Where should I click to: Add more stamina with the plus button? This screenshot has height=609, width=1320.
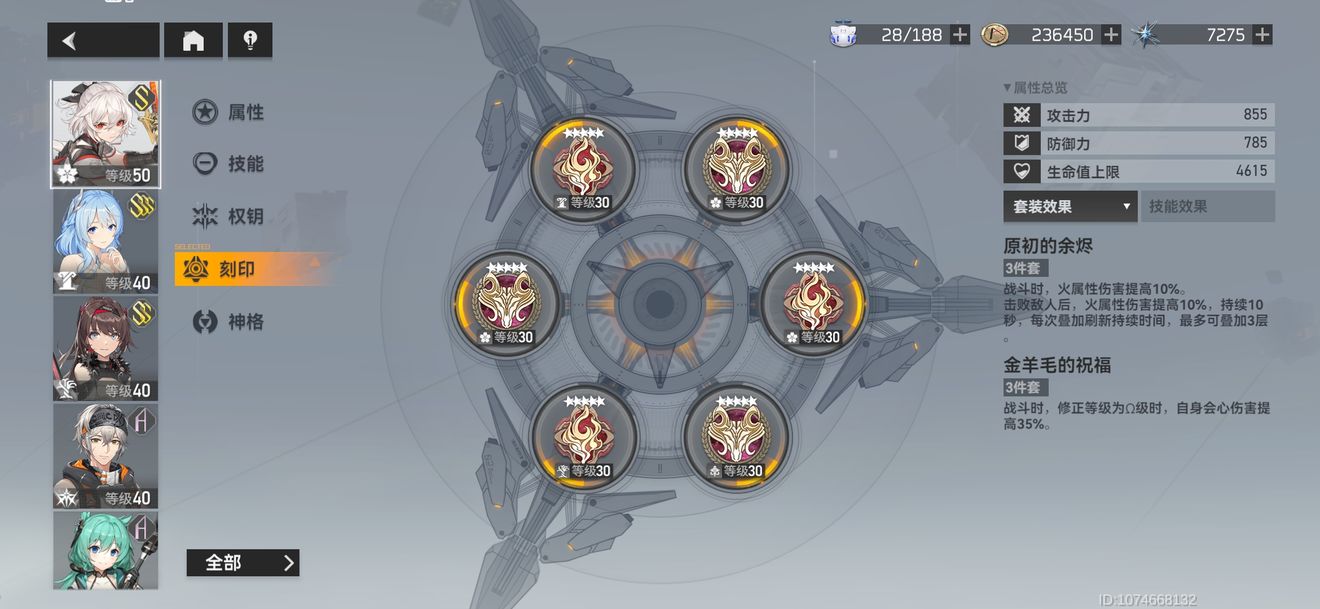(960, 35)
